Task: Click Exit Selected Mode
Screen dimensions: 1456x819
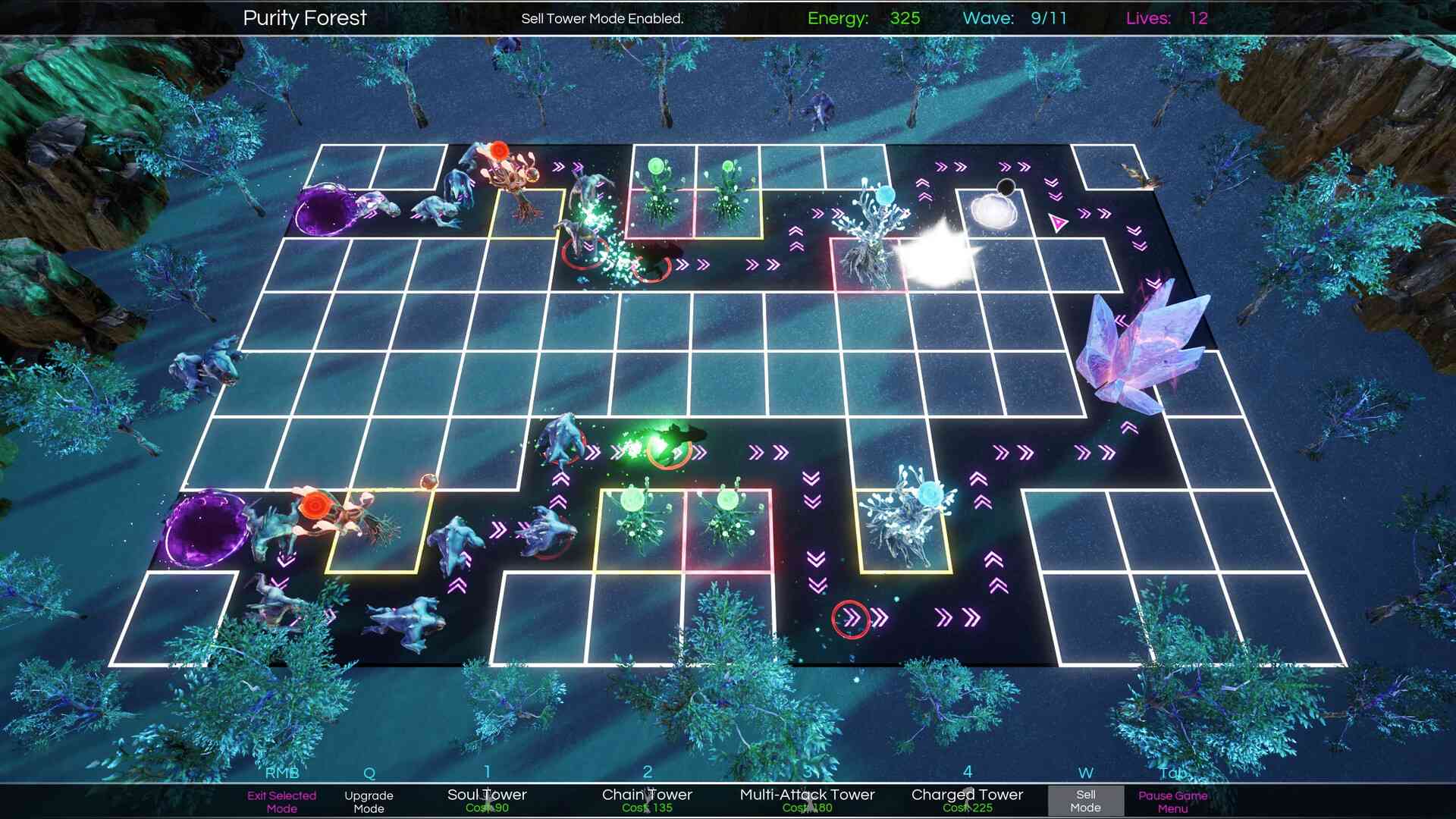Action: [x=282, y=801]
